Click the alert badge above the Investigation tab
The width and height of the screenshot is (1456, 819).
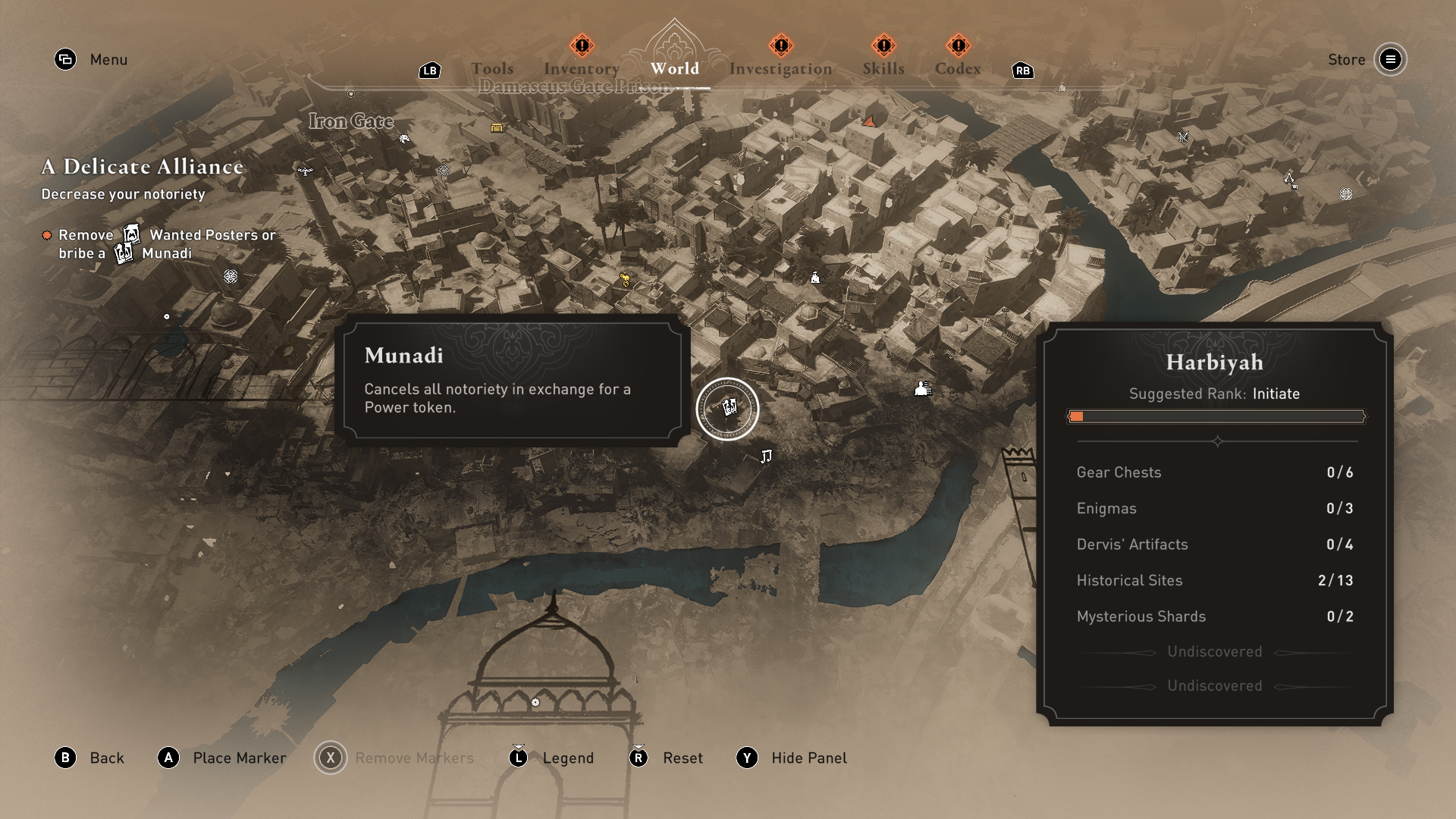[x=781, y=45]
